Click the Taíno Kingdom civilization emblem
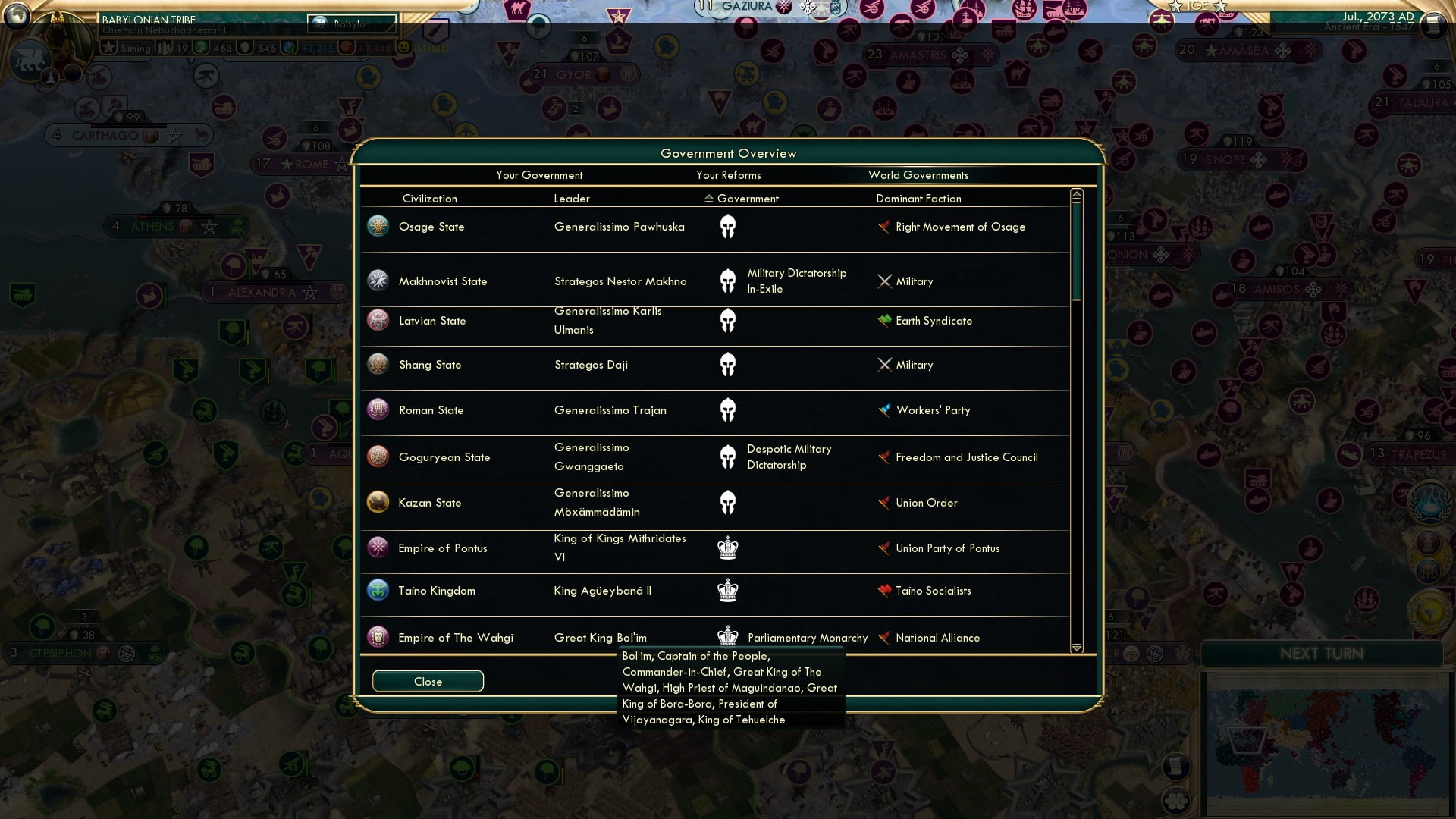This screenshot has width=1456, height=819. [x=378, y=590]
